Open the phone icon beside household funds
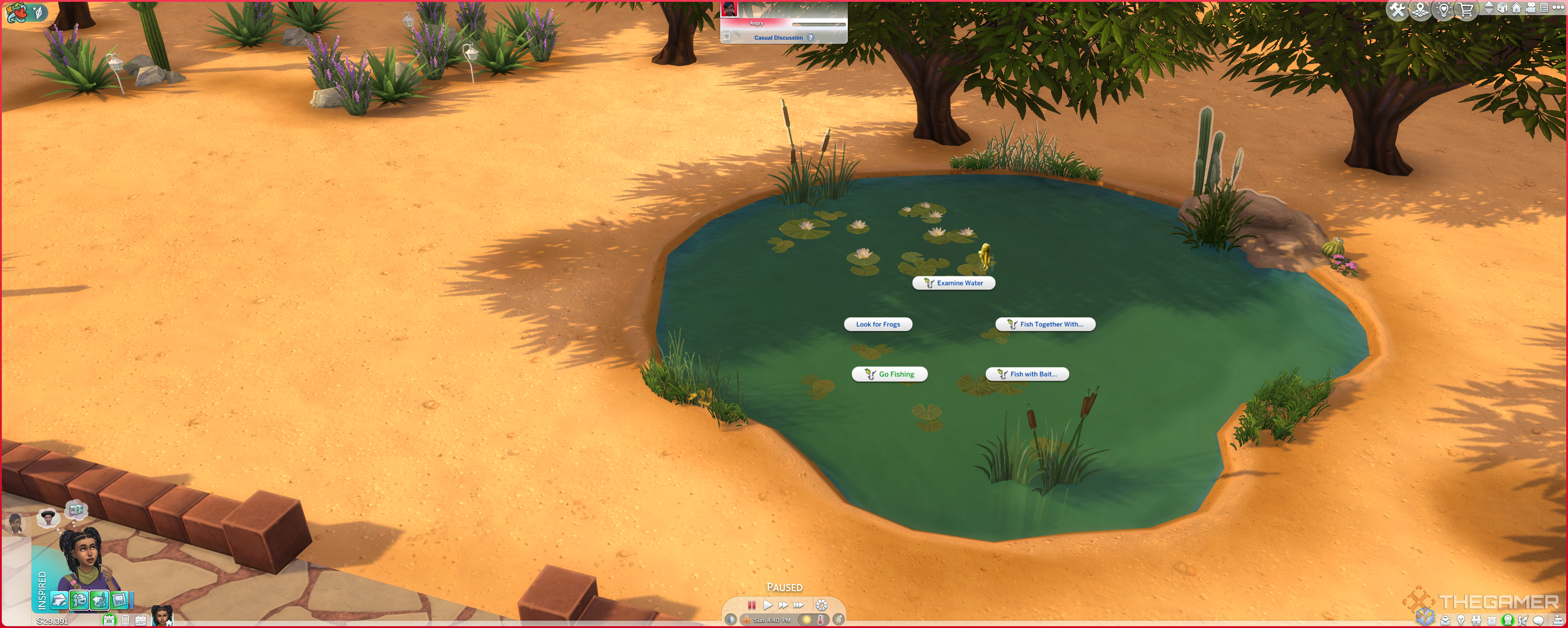Viewport: 1568px width, 628px height. (x=125, y=621)
